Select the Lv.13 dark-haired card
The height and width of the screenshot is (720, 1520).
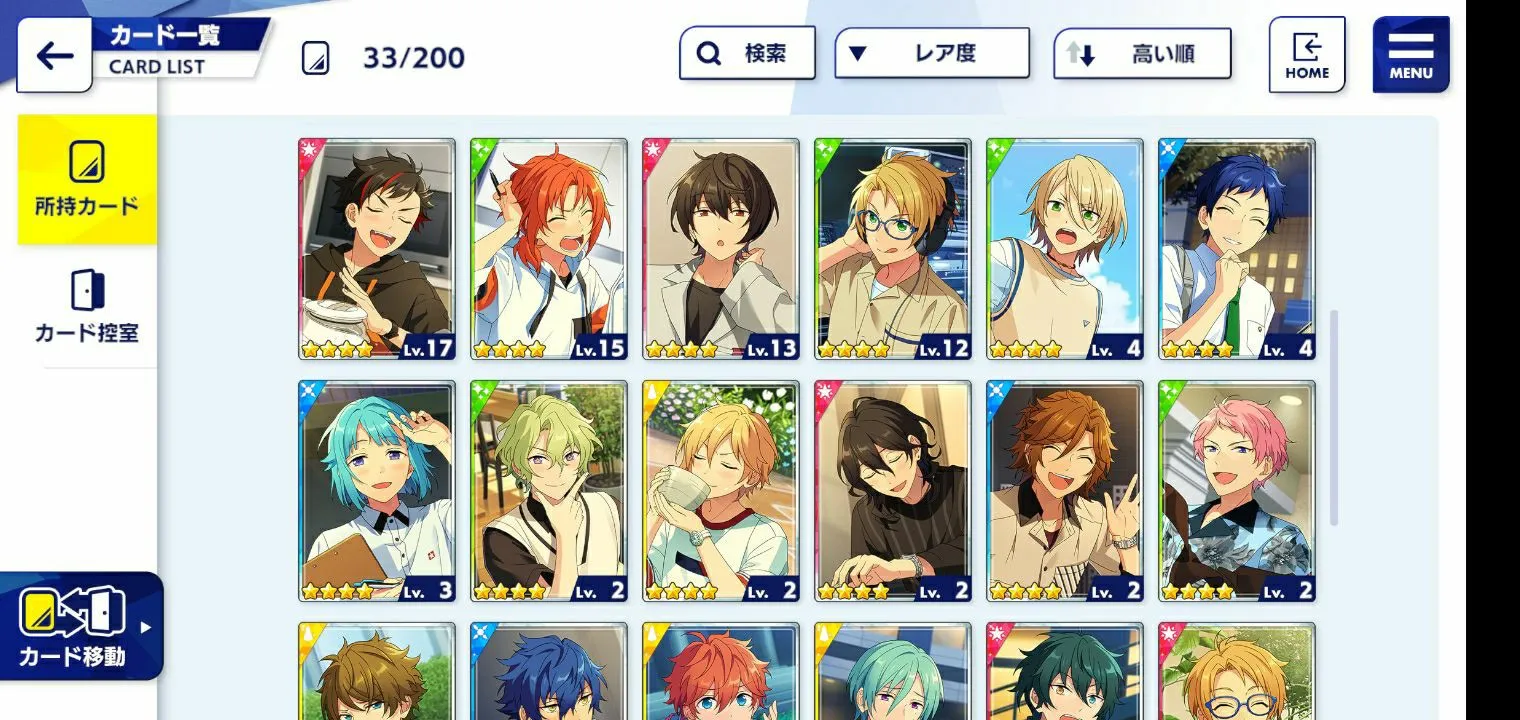point(721,249)
